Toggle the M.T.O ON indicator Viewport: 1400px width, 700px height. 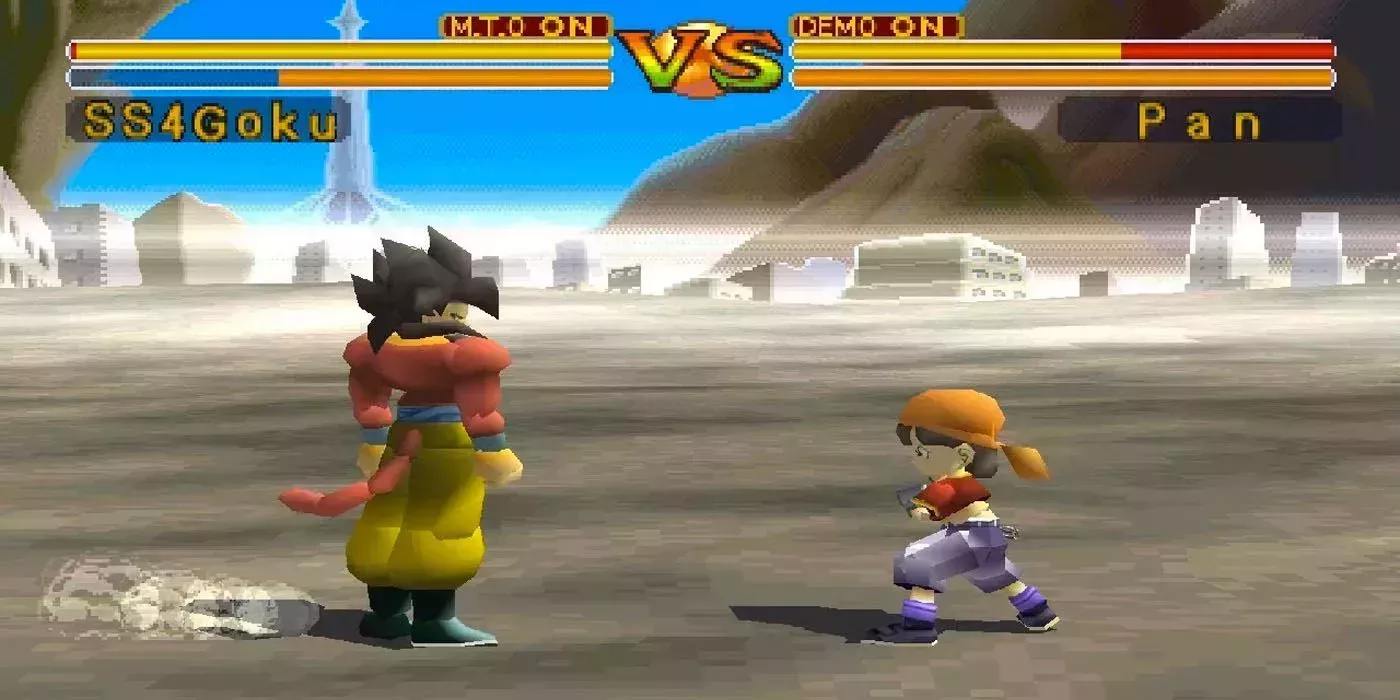(525, 27)
